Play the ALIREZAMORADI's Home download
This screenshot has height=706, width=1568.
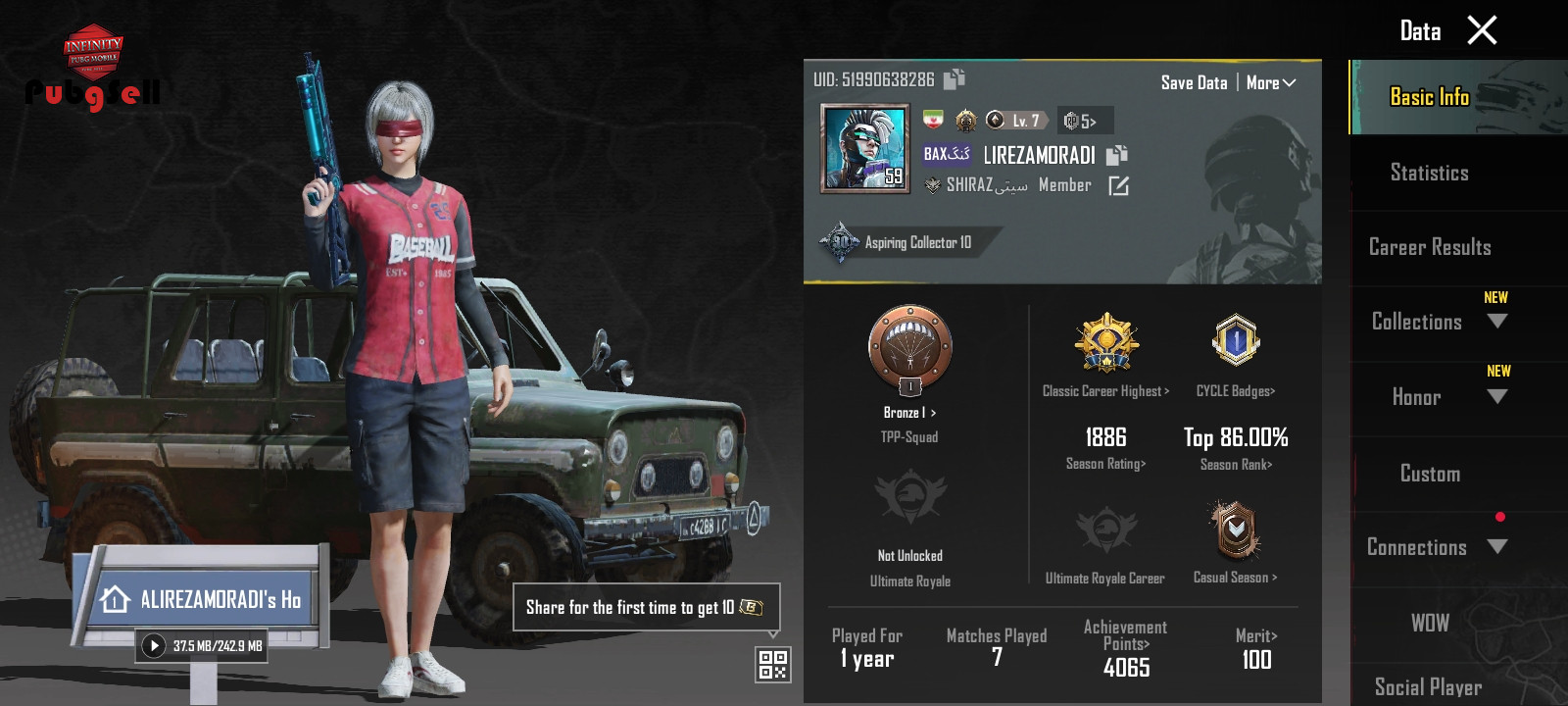pyautogui.click(x=154, y=646)
